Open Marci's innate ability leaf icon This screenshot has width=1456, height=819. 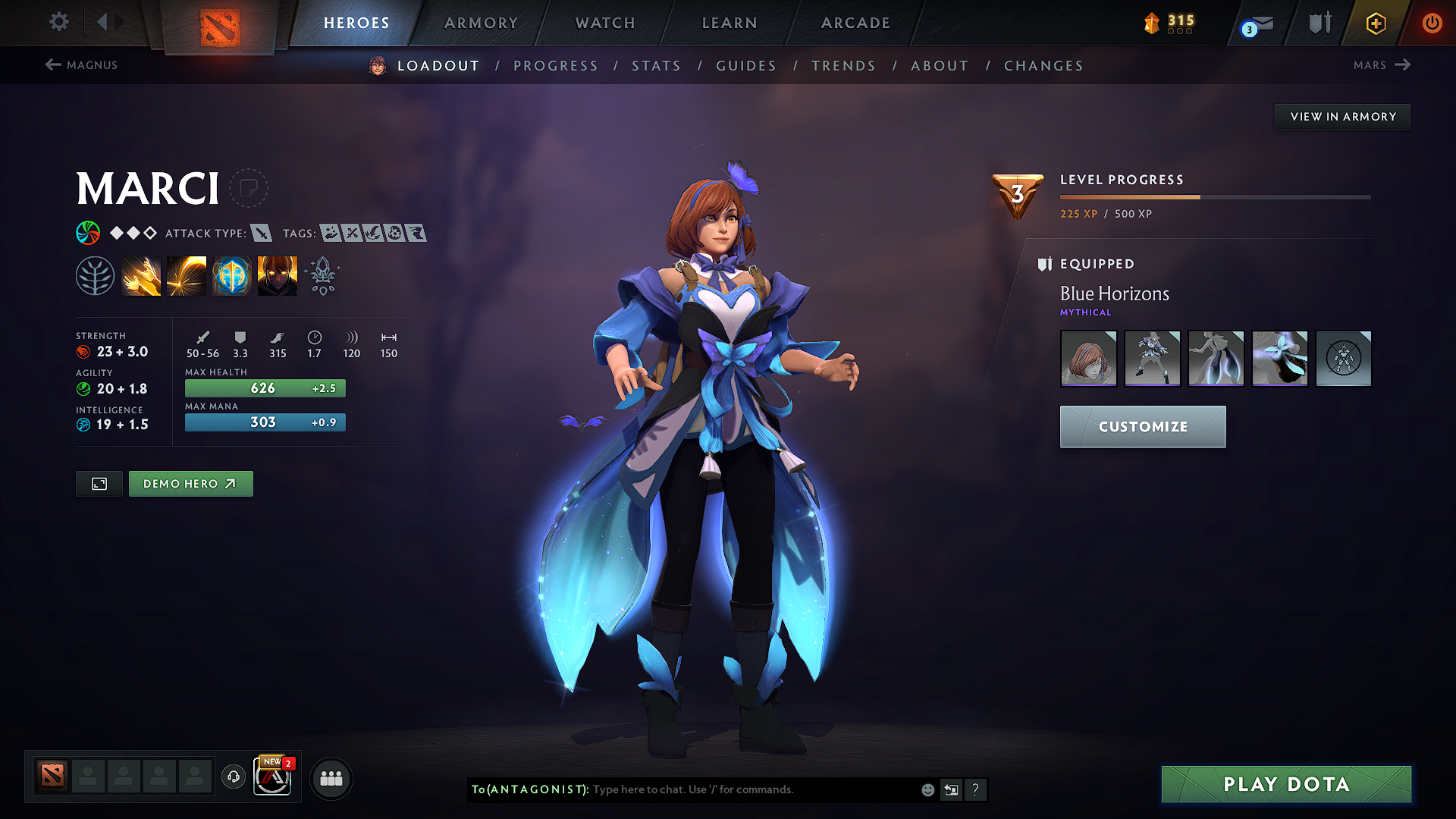[x=96, y=275]
